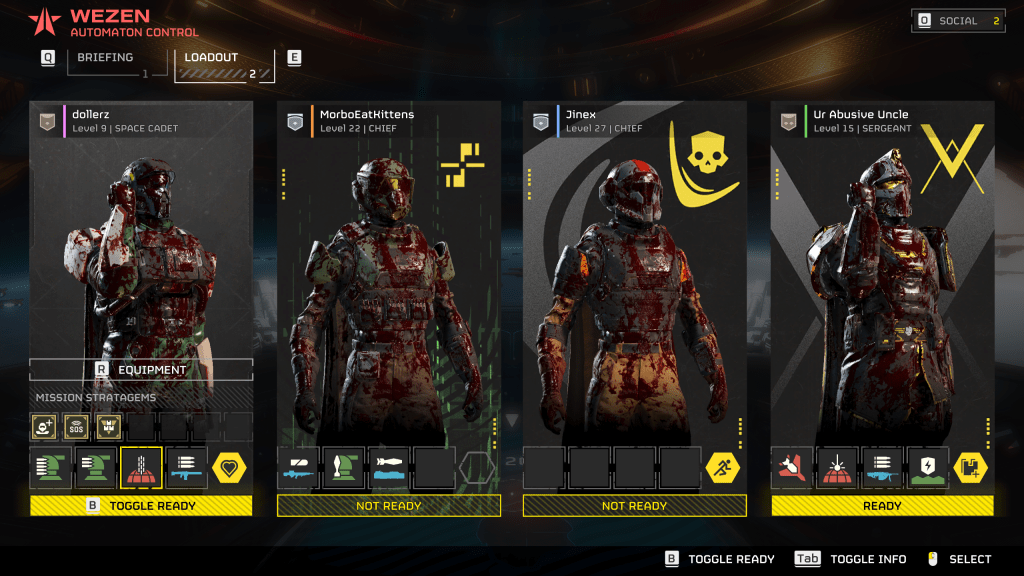
Task: Select the reinforce mission stratagem icon
Action: click(x=45, y=427)
